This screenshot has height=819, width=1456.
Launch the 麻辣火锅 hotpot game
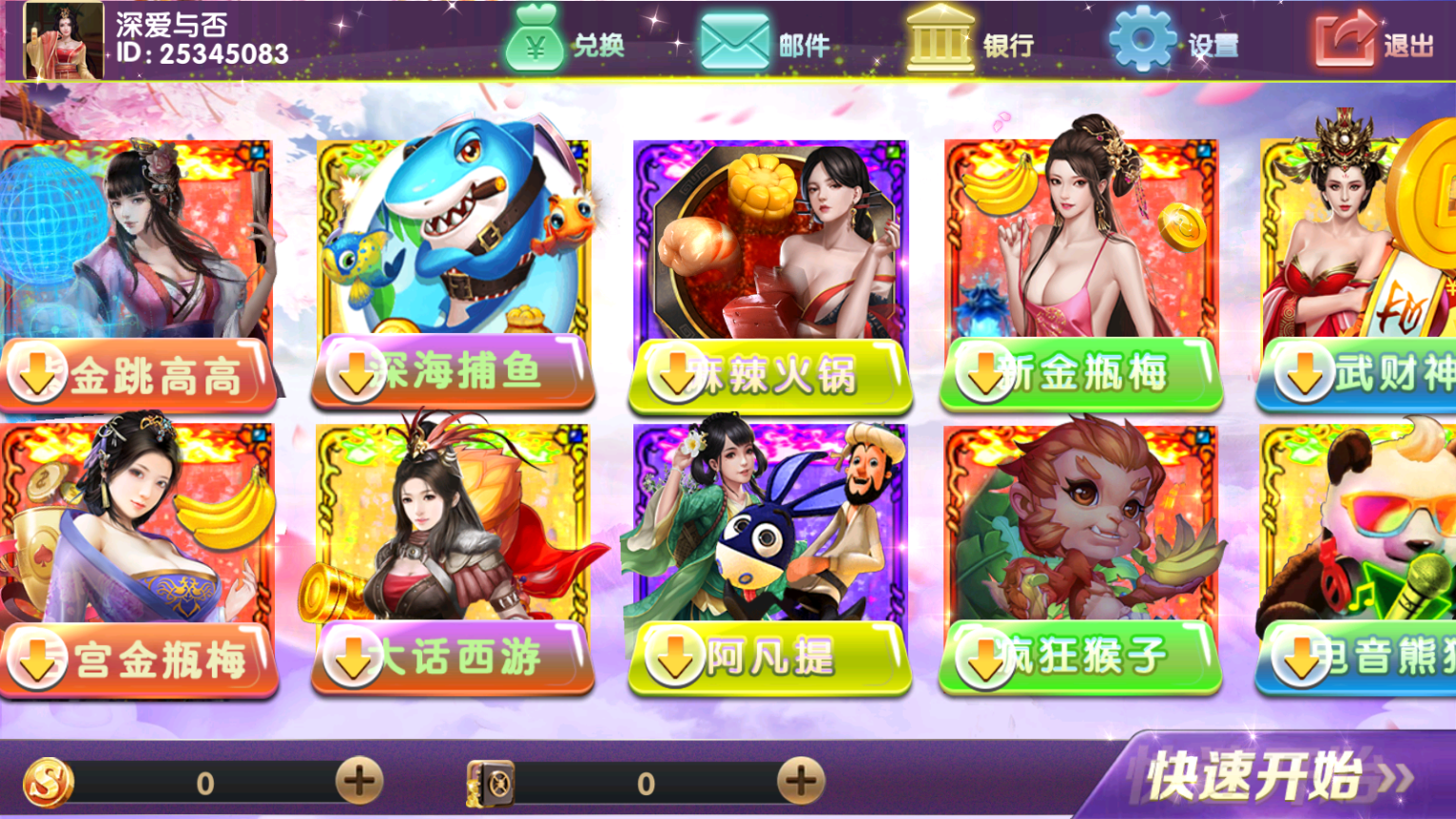pos(769,276)
